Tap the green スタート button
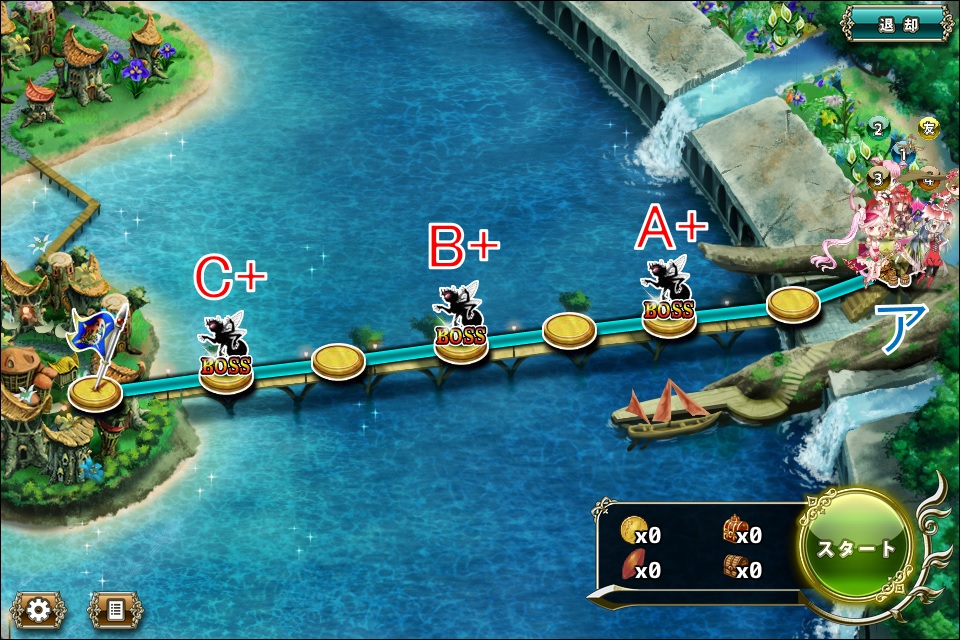 point(856,549)
